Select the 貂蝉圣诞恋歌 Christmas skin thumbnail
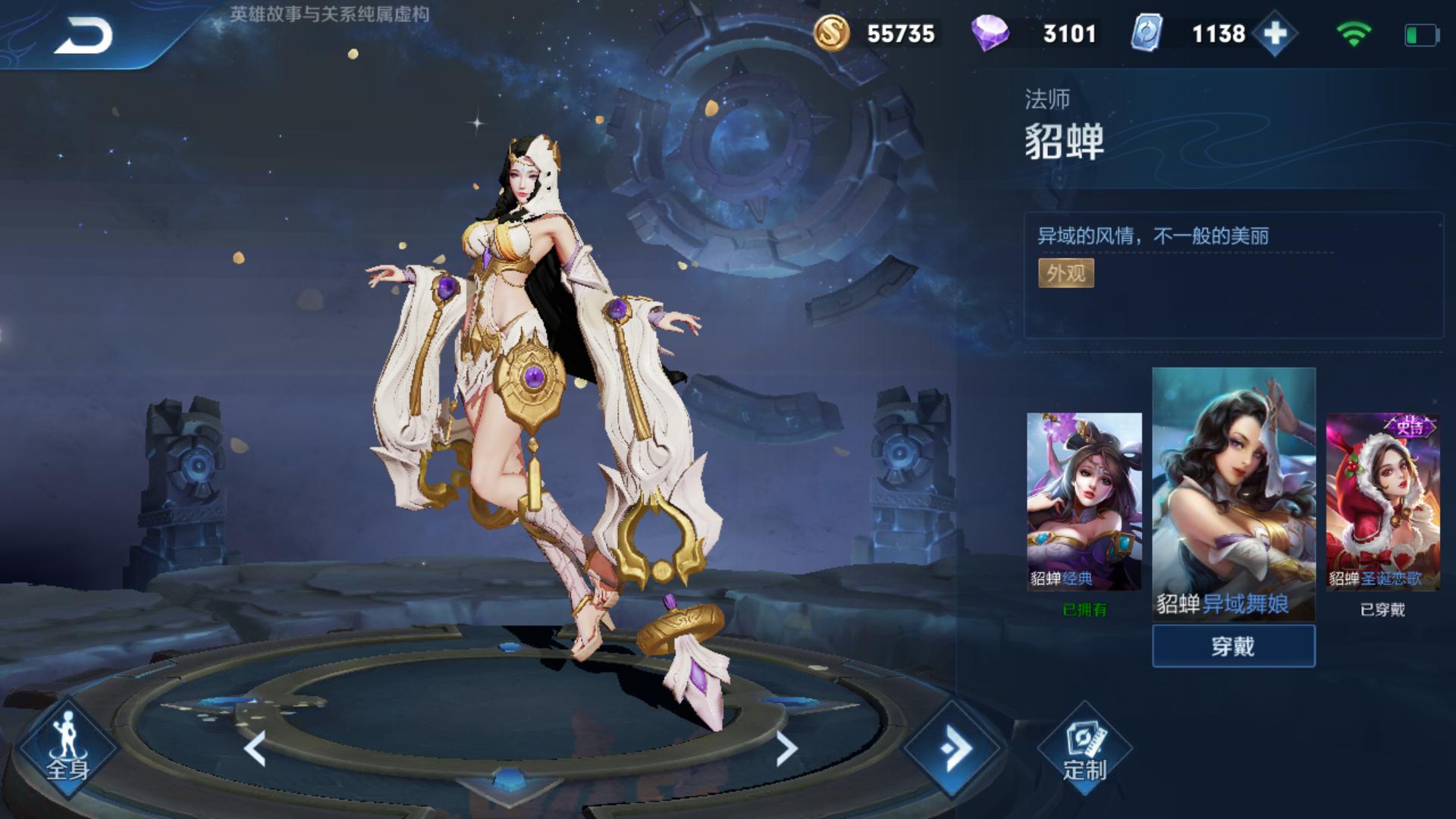 1382,501
